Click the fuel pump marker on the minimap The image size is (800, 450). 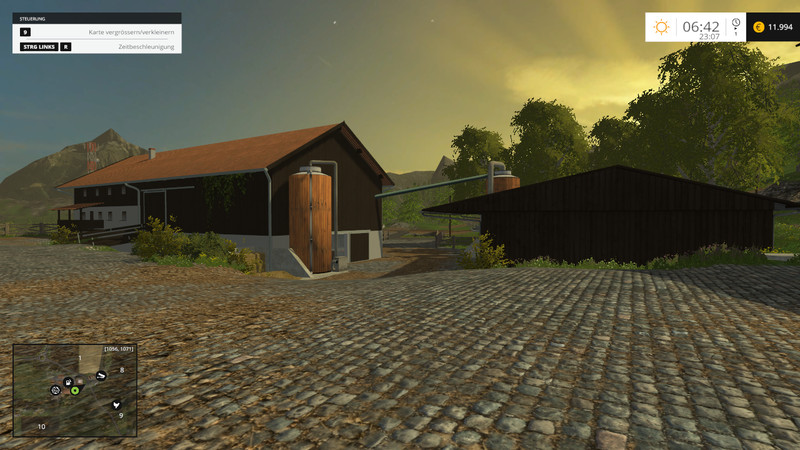tap(67, 381)
